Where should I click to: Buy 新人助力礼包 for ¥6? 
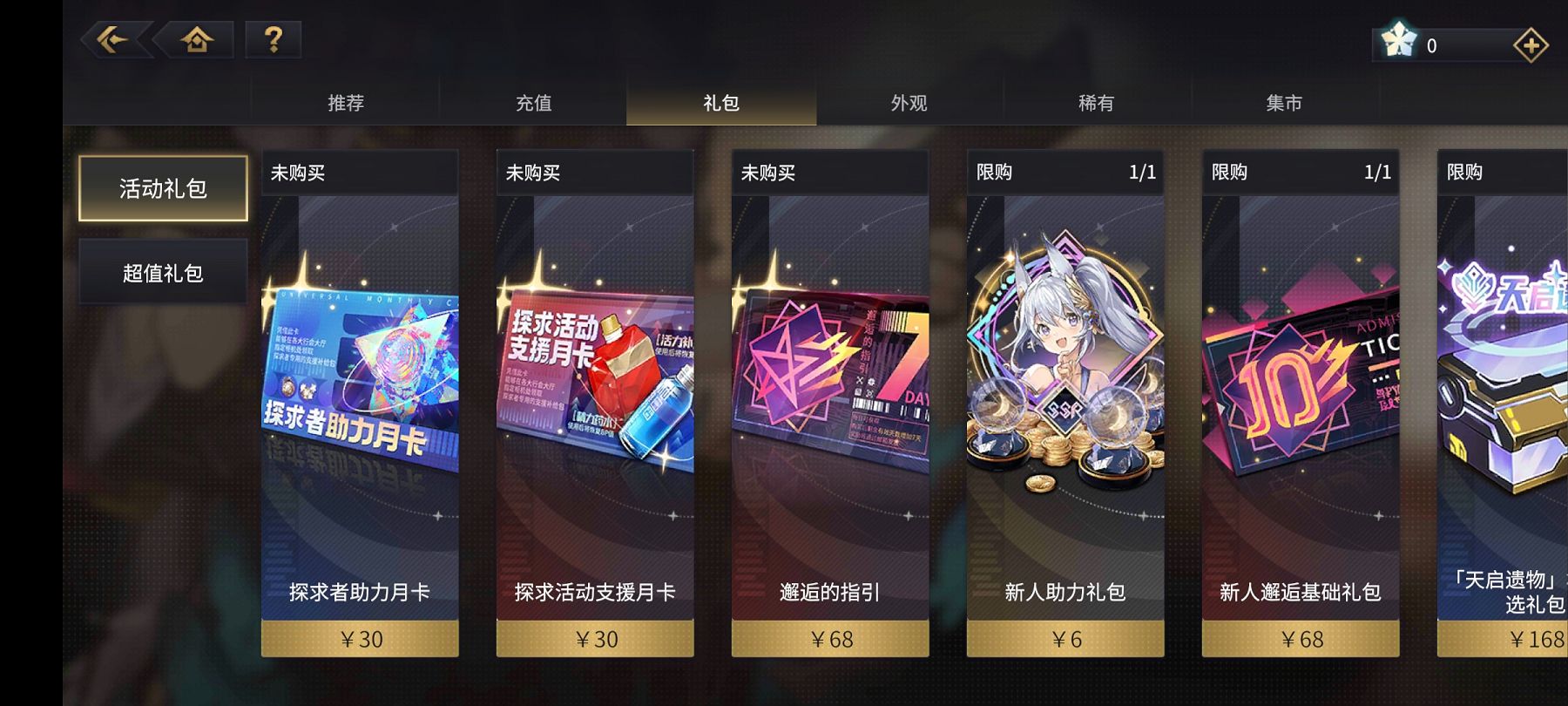coord(1065,639)
